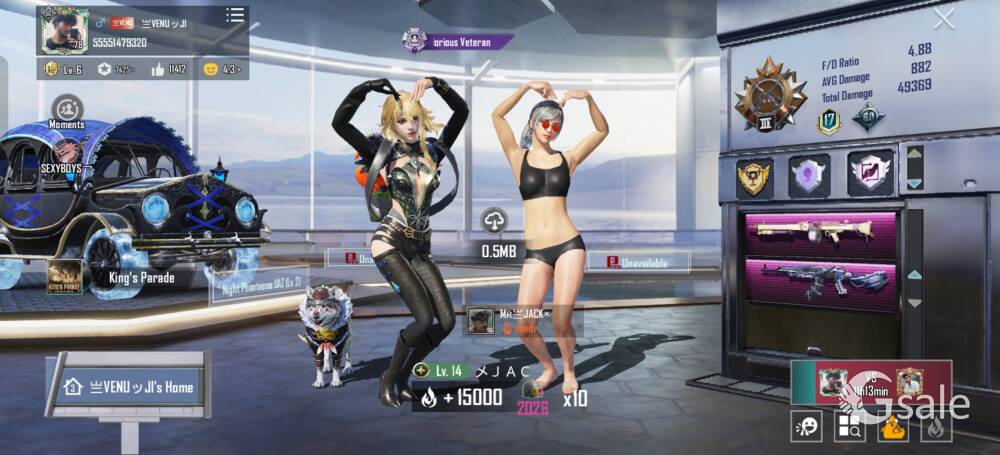Open the VS popularity battle banner
Viewport: 1000px width, 455px height.
pyautogui.click(x=869, y=382)
